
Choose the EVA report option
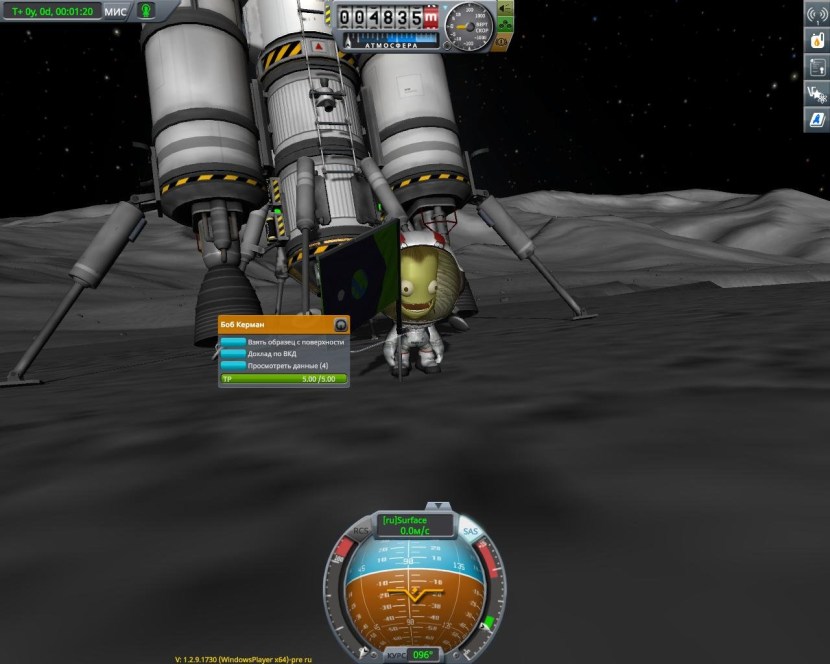tap(283, 354)
